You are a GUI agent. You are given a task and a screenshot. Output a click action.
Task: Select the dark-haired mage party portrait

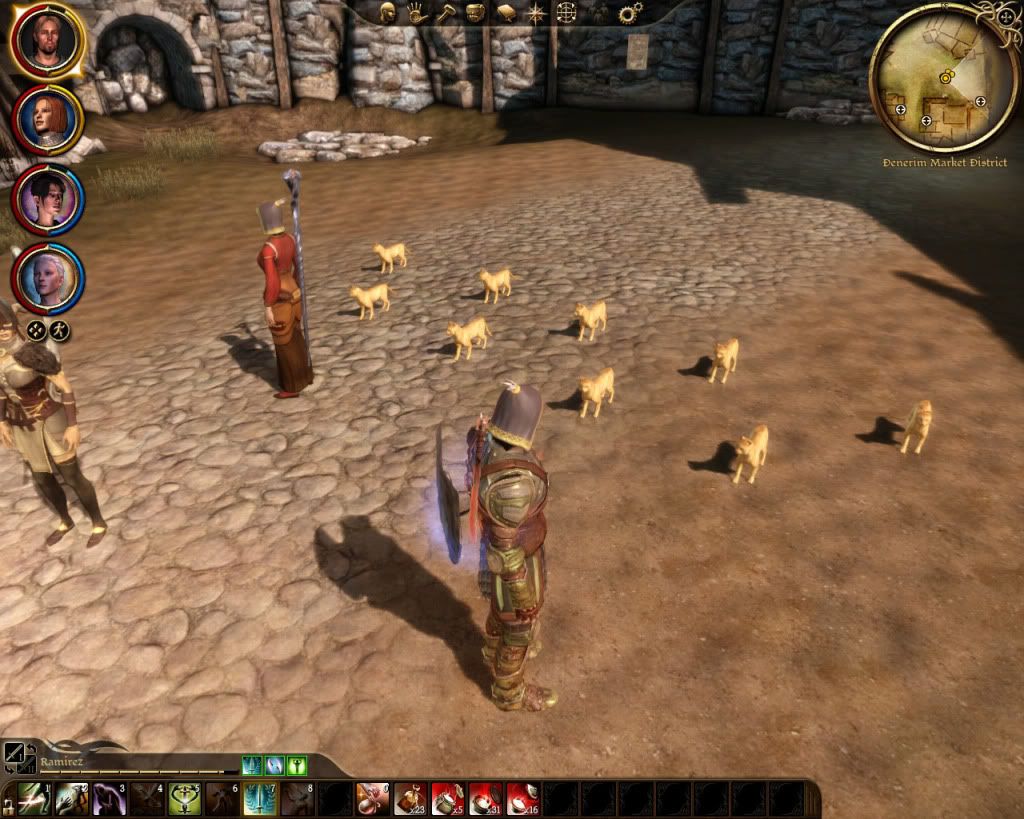click(47, 199)
